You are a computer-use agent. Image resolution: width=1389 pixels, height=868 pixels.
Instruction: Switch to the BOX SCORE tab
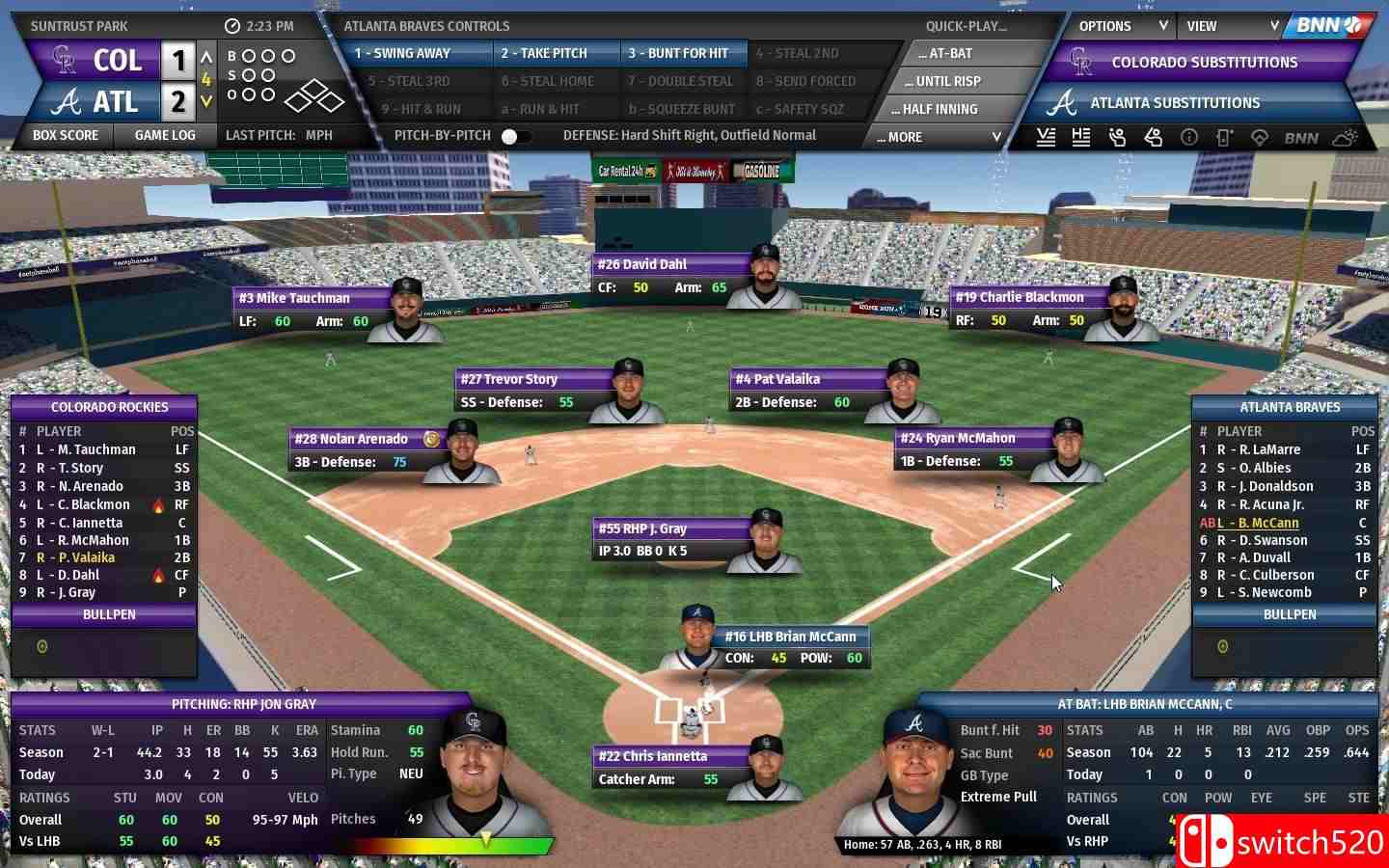65,135
